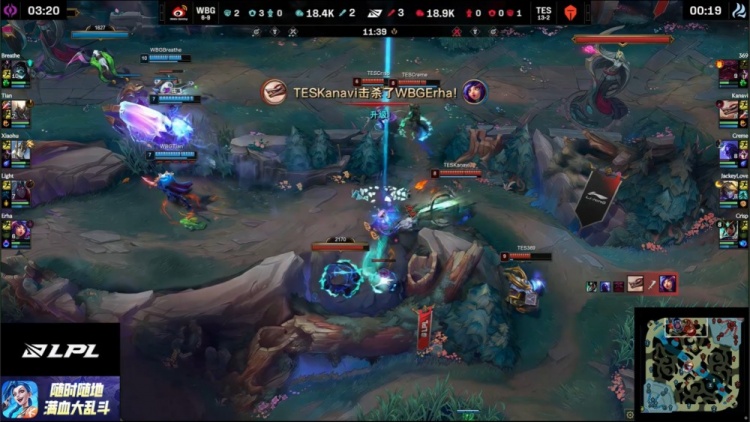Click the WBG team logo
Viewport: 750px width, 422px height.
[179, 13]
